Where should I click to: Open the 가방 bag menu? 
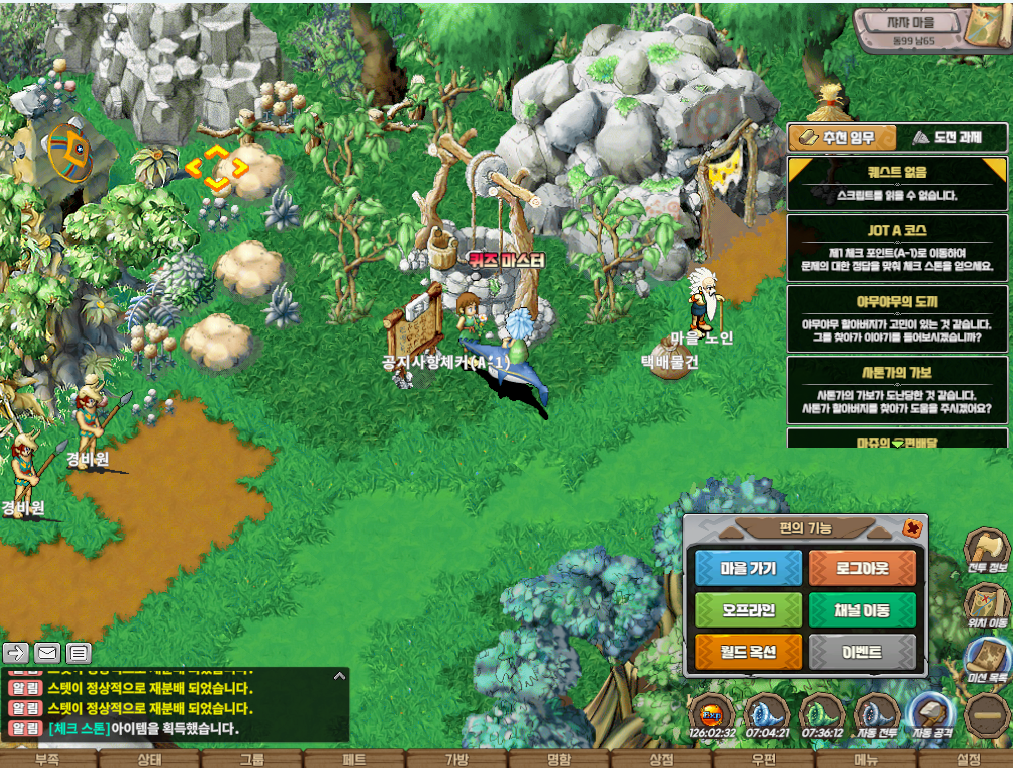[456, 759]
